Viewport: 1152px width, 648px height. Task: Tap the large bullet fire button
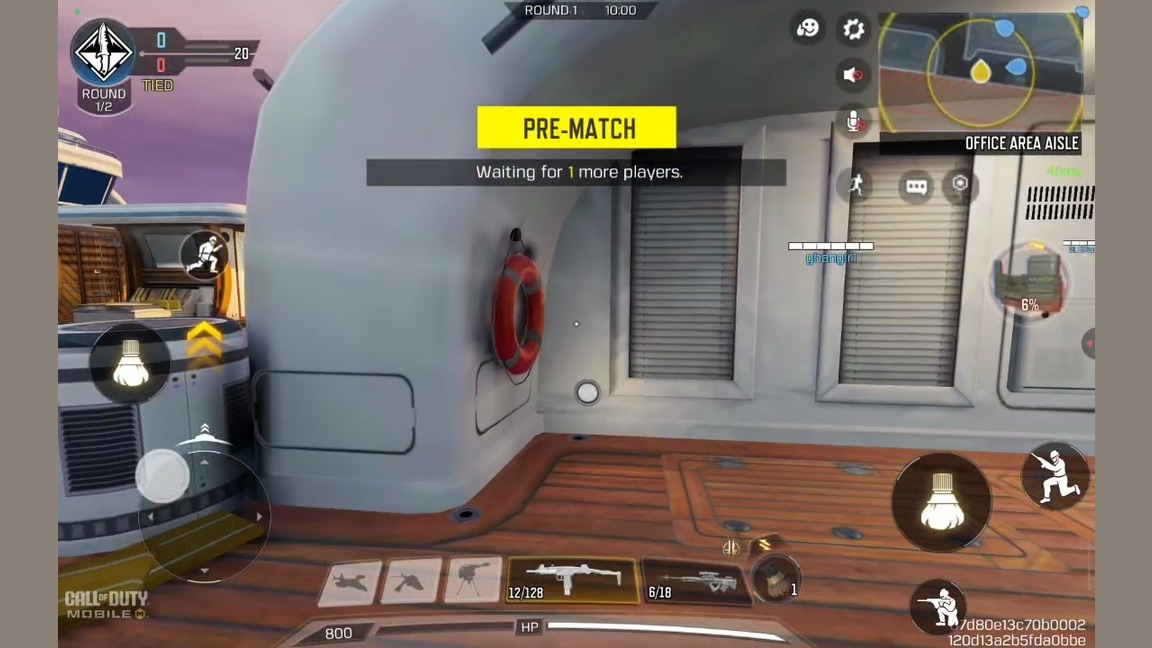[x=940, y=502]
